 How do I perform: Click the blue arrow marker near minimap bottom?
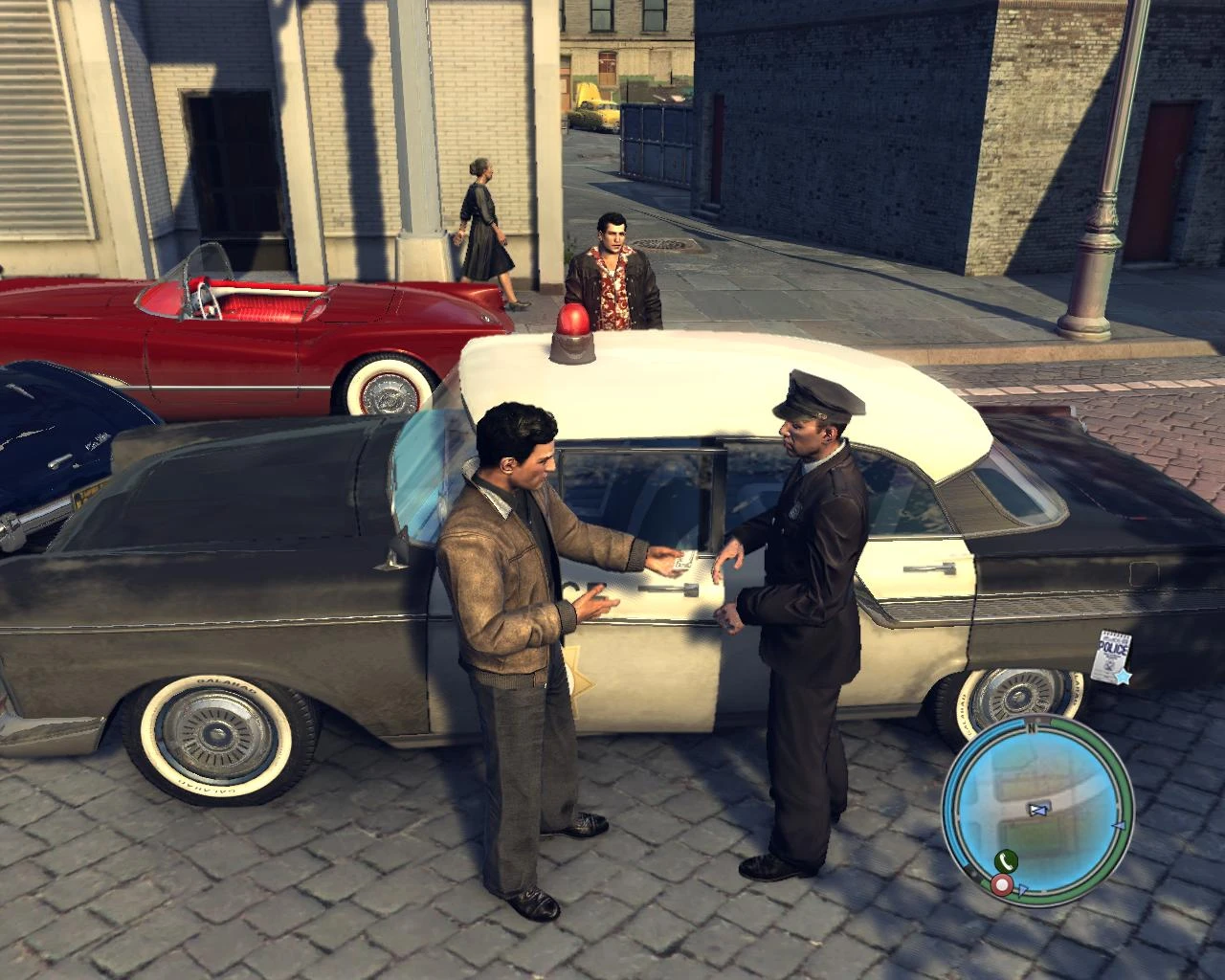1022,888
